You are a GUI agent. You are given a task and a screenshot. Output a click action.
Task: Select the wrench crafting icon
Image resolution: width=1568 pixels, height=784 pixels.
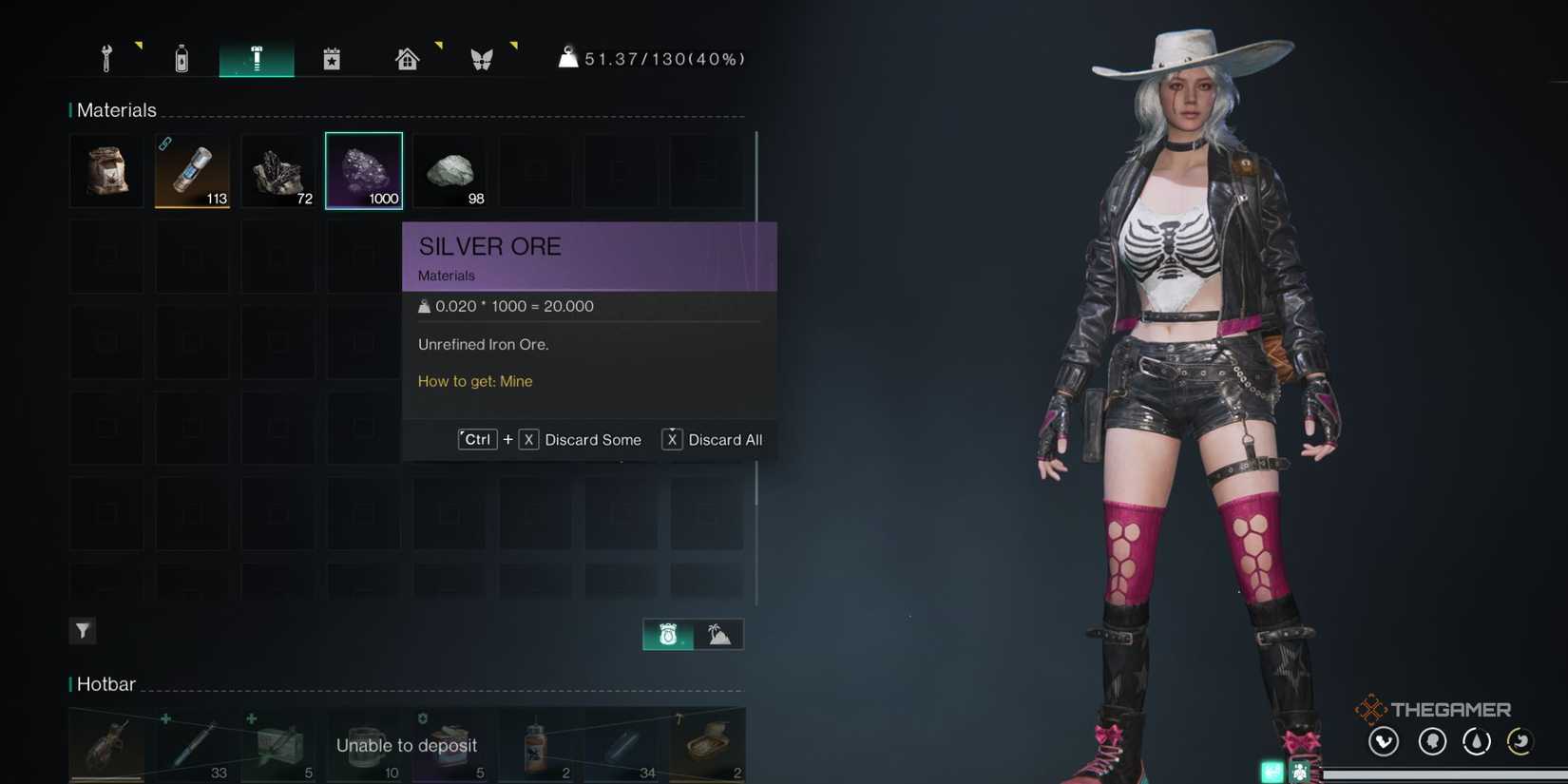(x=105, y=57)
